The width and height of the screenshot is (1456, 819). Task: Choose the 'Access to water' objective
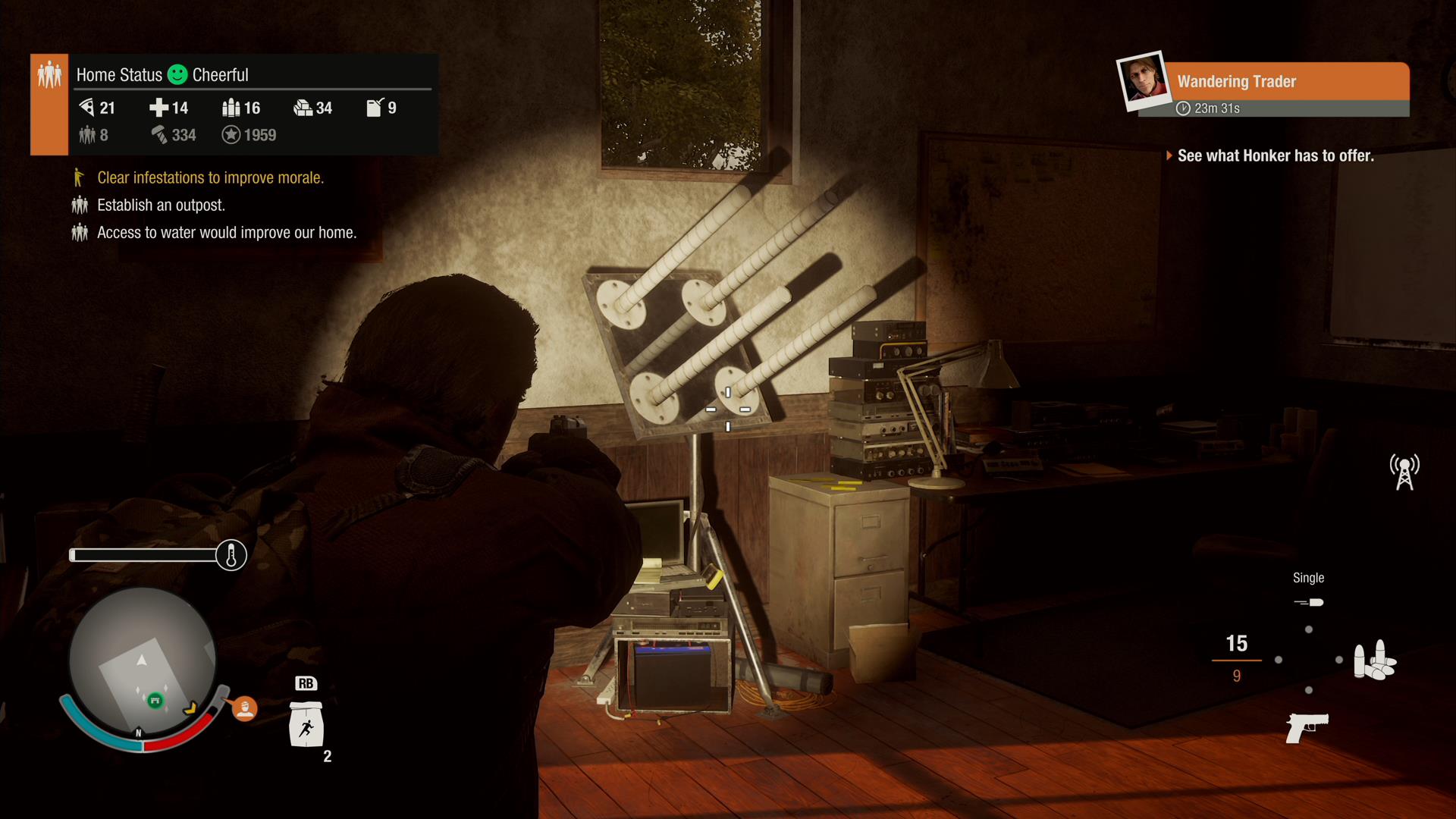pyautogui.click(x=226, y=232)
